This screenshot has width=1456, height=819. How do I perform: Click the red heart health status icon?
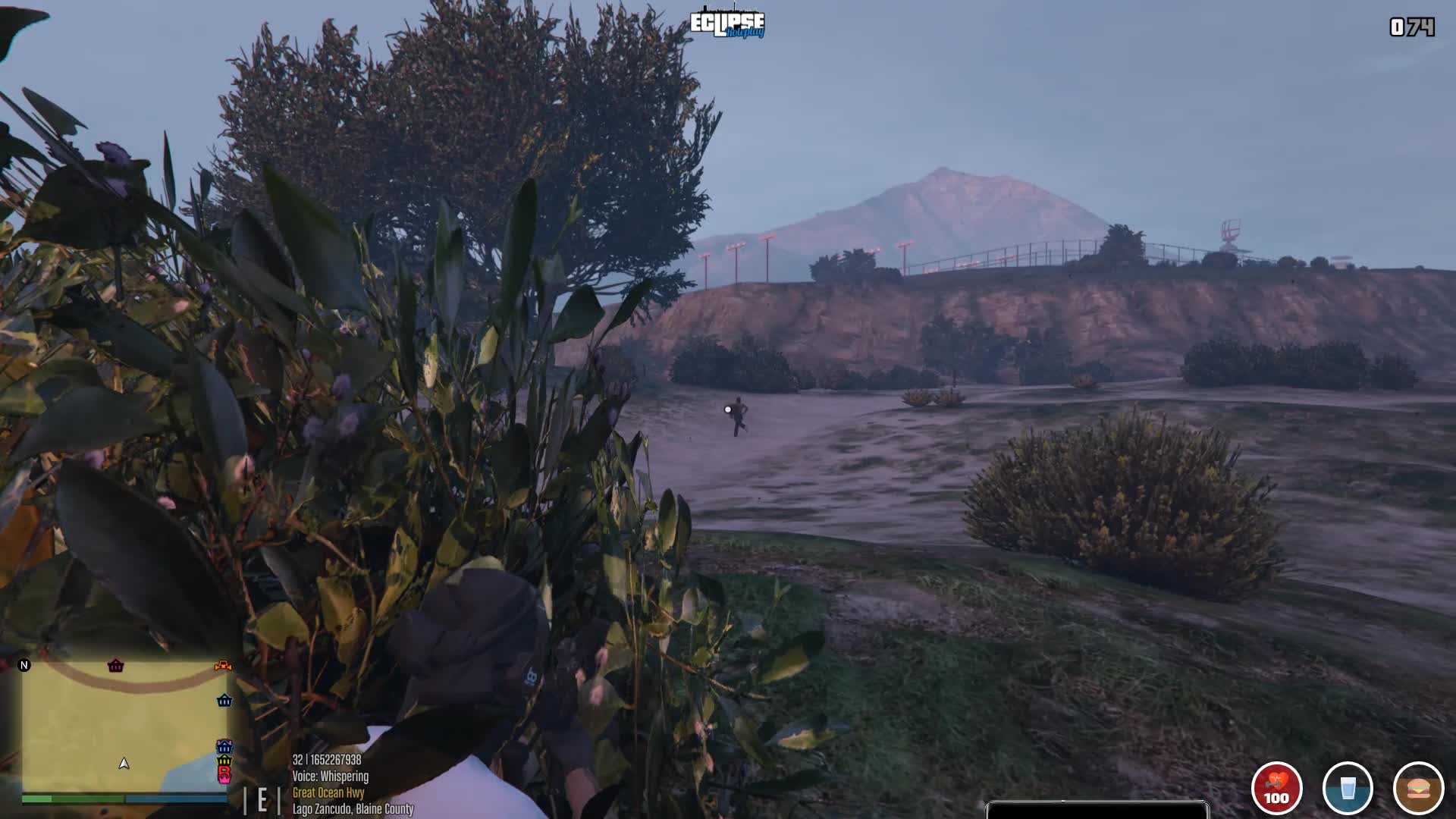pyautogui.click(x=1276, y=788)
